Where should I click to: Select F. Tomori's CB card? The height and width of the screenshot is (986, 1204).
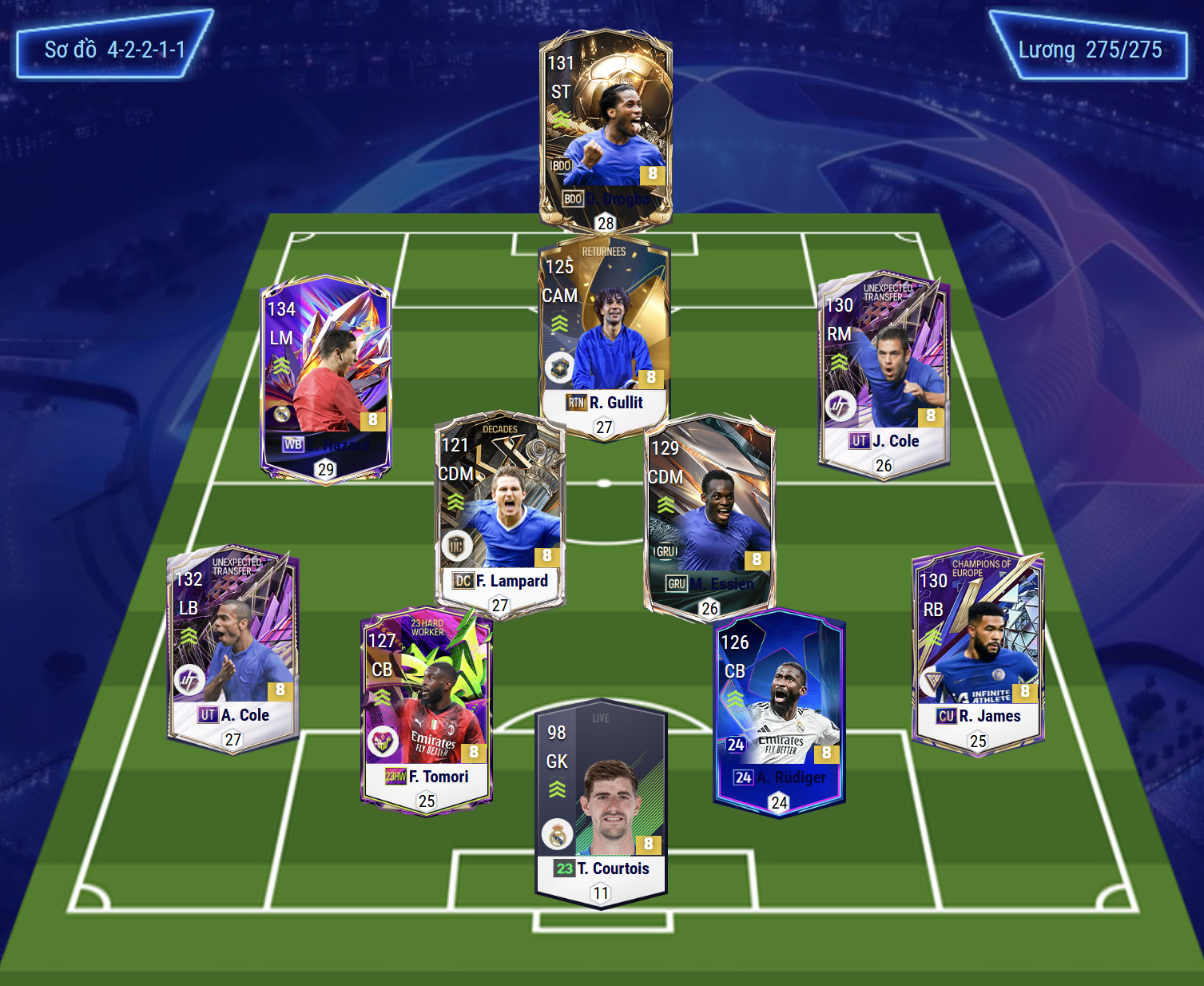(x=427, y=708)
